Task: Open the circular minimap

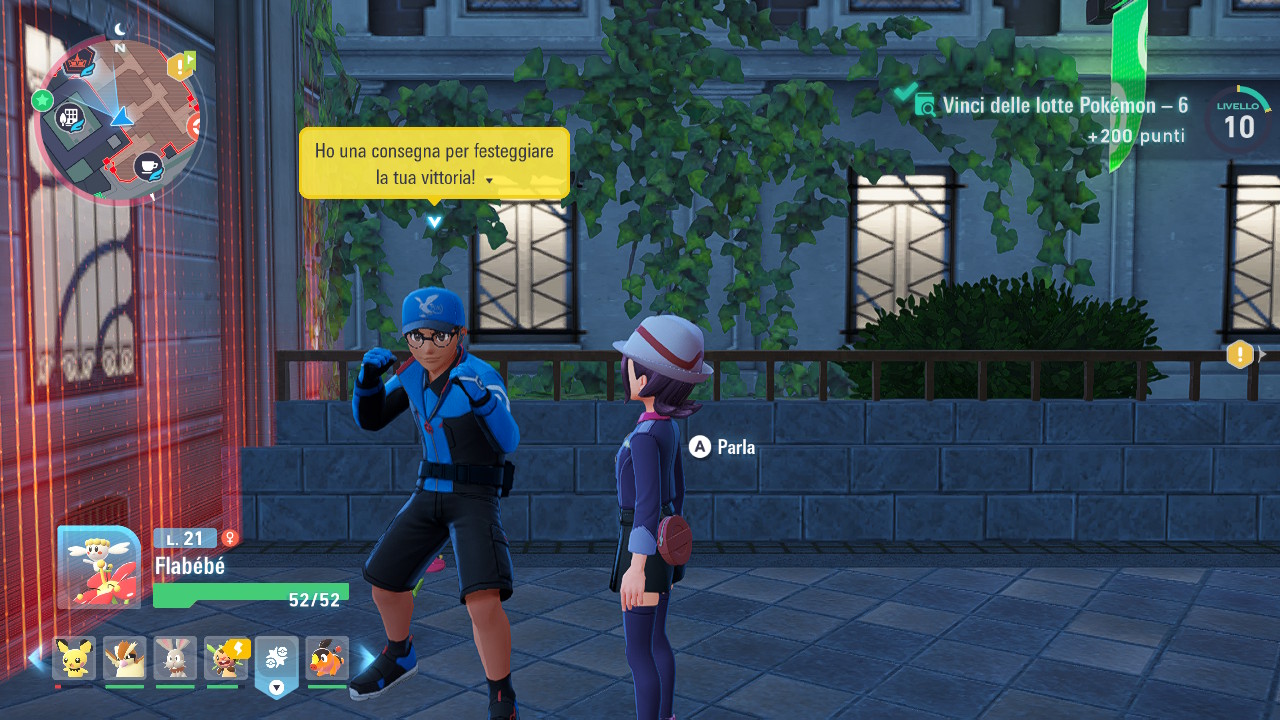Action: click(118, 120)
